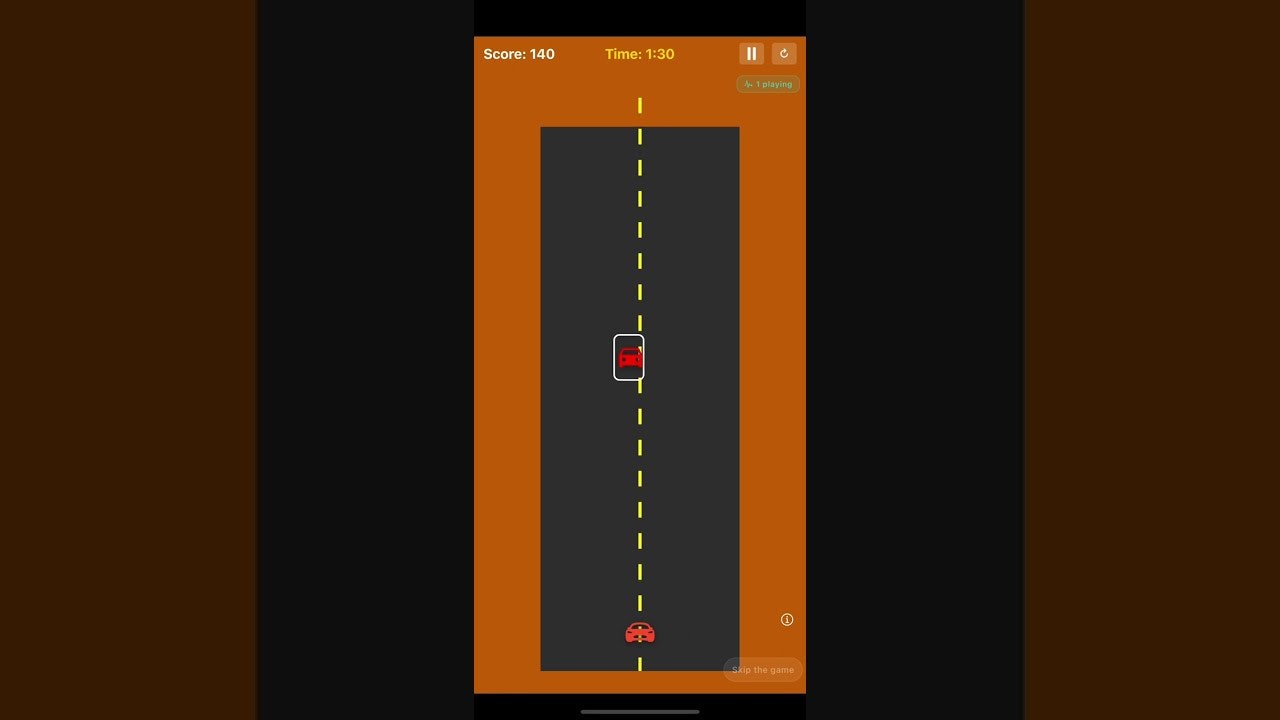This screenshot has width=1280, height=720.
Task: Click the 1 playing status badge
Action: [x=768, y=84]
